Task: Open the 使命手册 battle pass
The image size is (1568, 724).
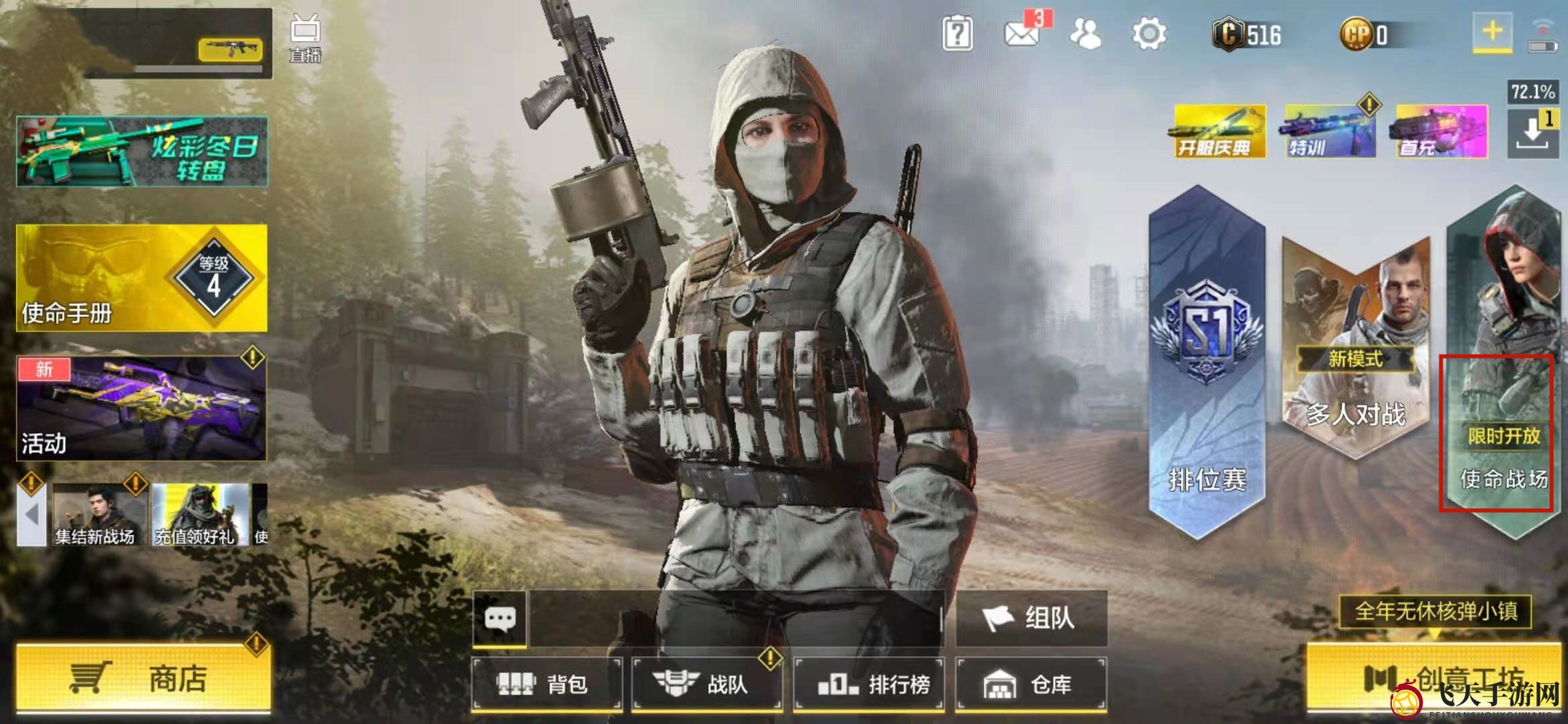Action: 141,278
